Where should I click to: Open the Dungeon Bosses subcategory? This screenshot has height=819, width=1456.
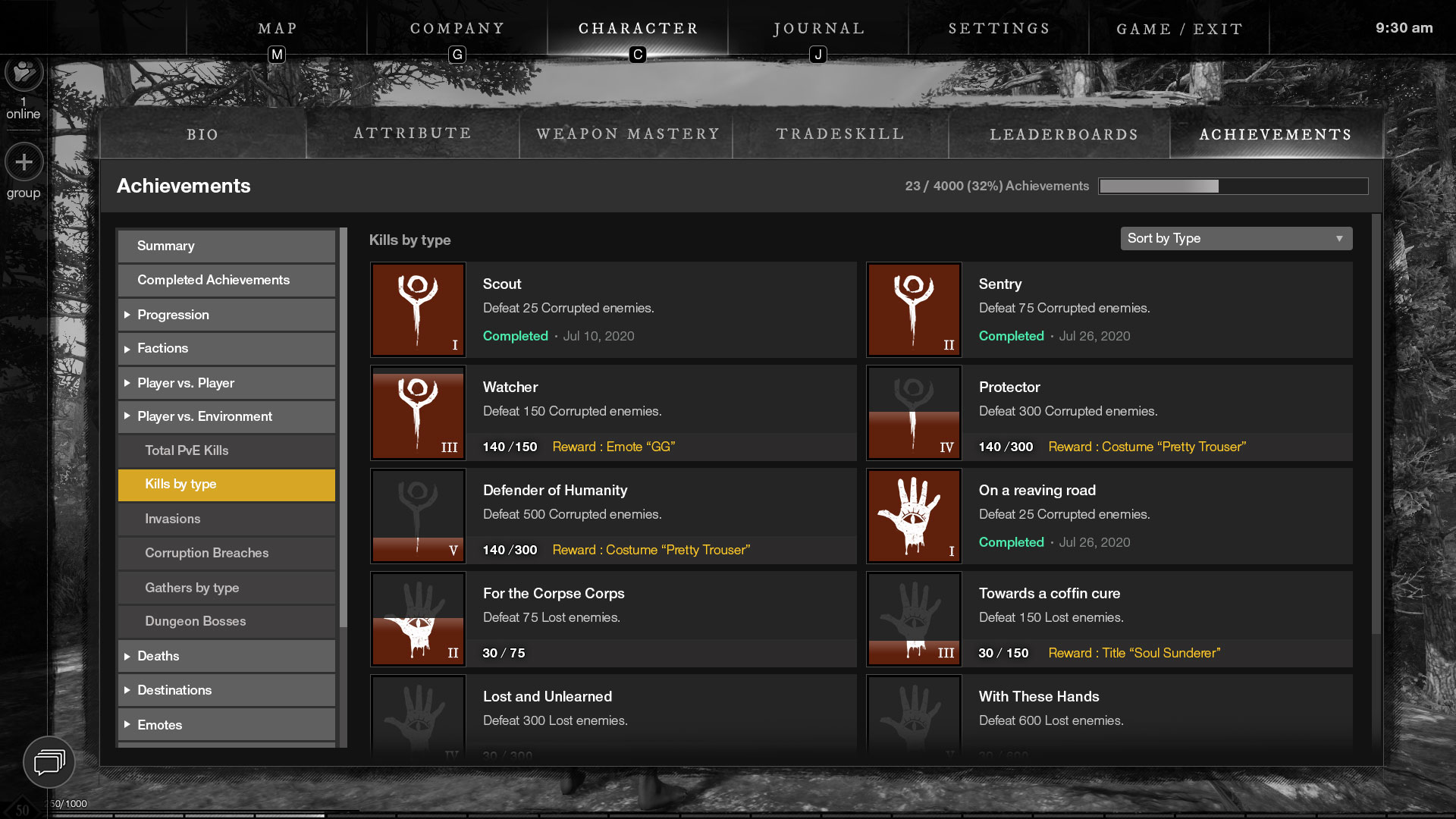[x=226, y=621]
